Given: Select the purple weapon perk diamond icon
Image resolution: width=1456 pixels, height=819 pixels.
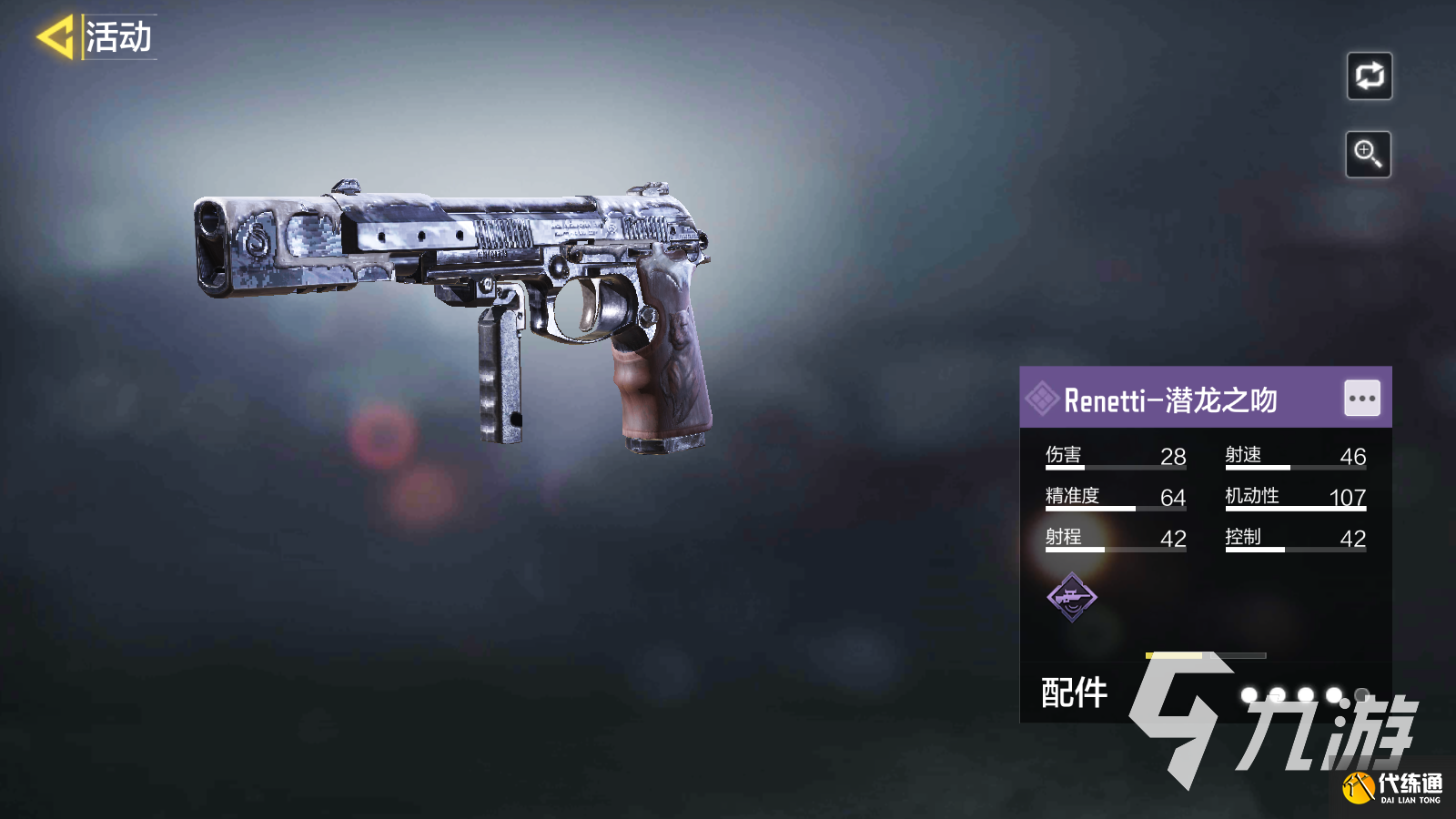Looking at the screenshot, I should tap(1072, 597).
